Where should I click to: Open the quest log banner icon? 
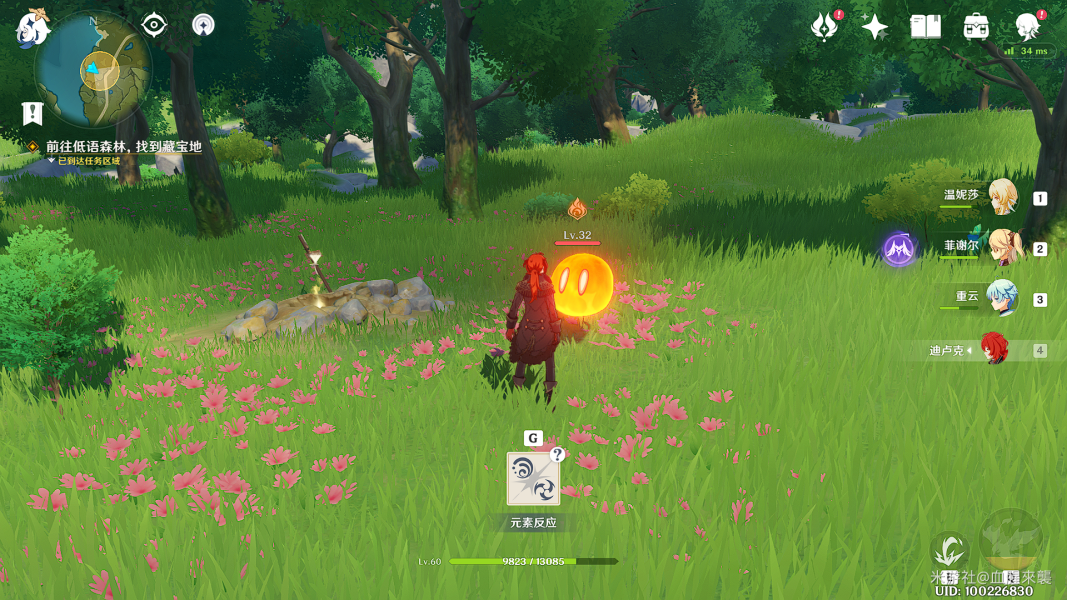[32, 112]
